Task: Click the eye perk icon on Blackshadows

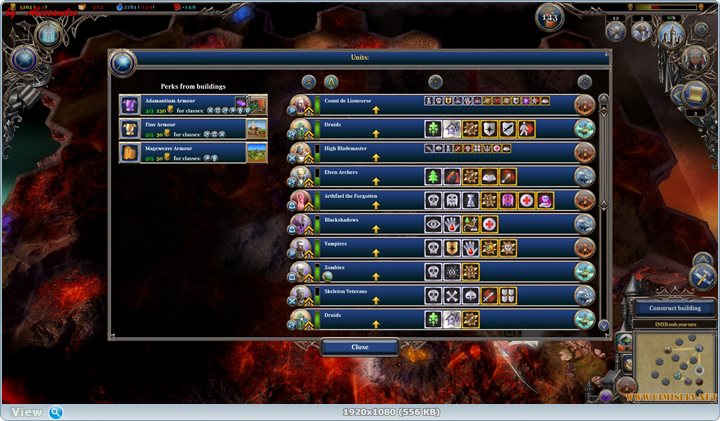Action: point(433,224)
